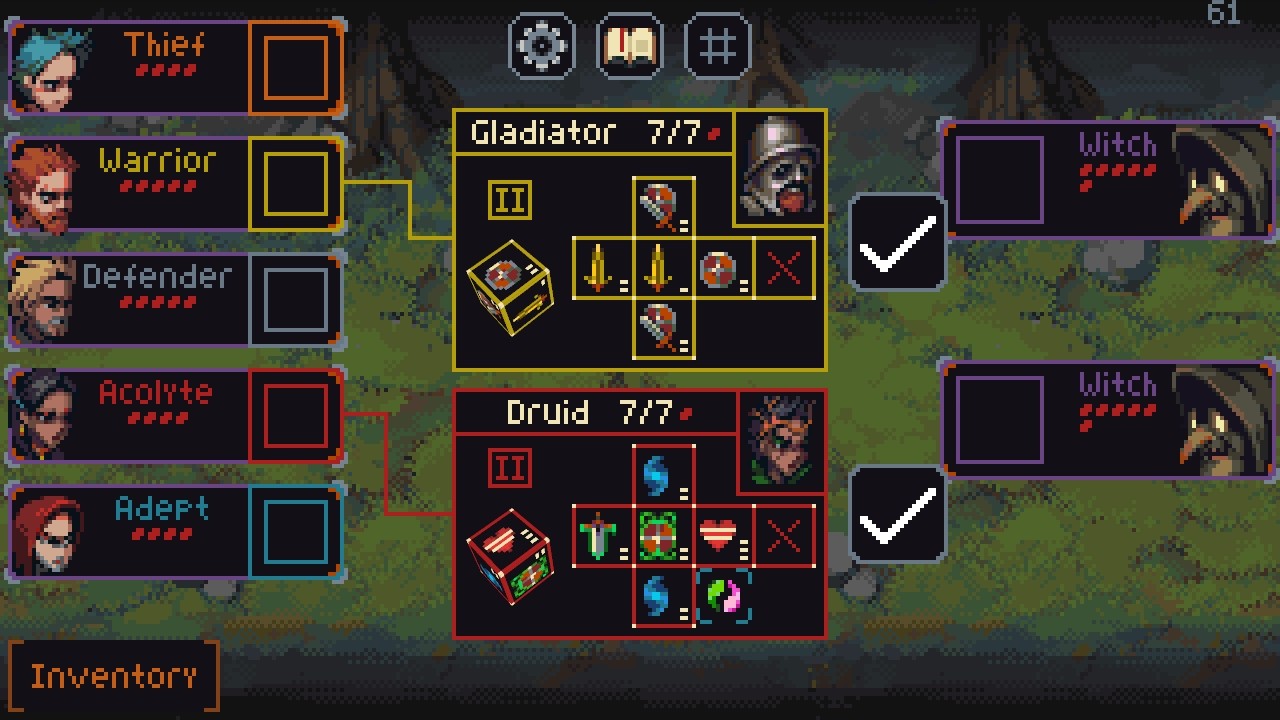Open the settings gear menu
1280x720 pixels.
tap(542, 46)
